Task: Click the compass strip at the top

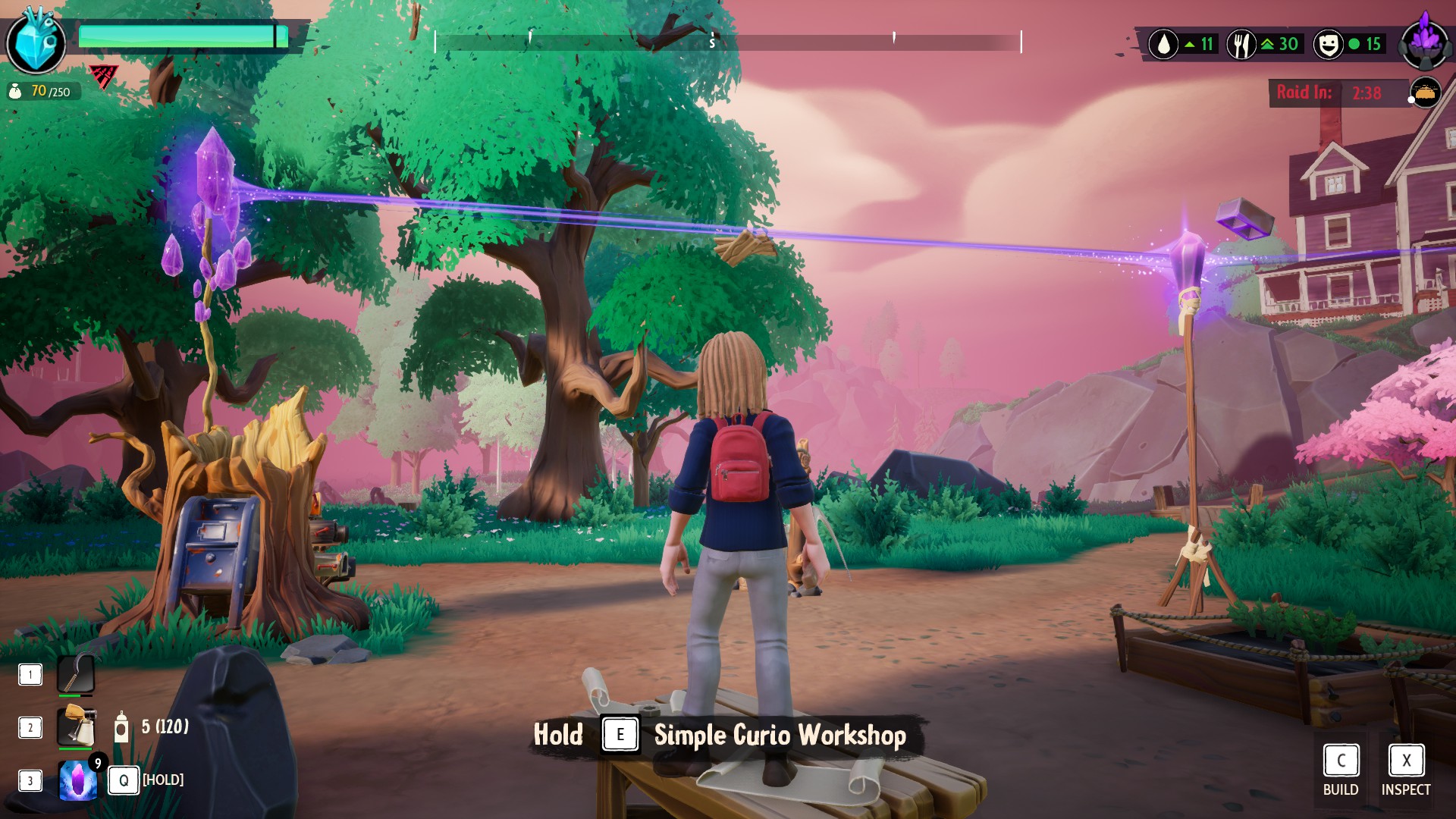Action: pos(728,42)
